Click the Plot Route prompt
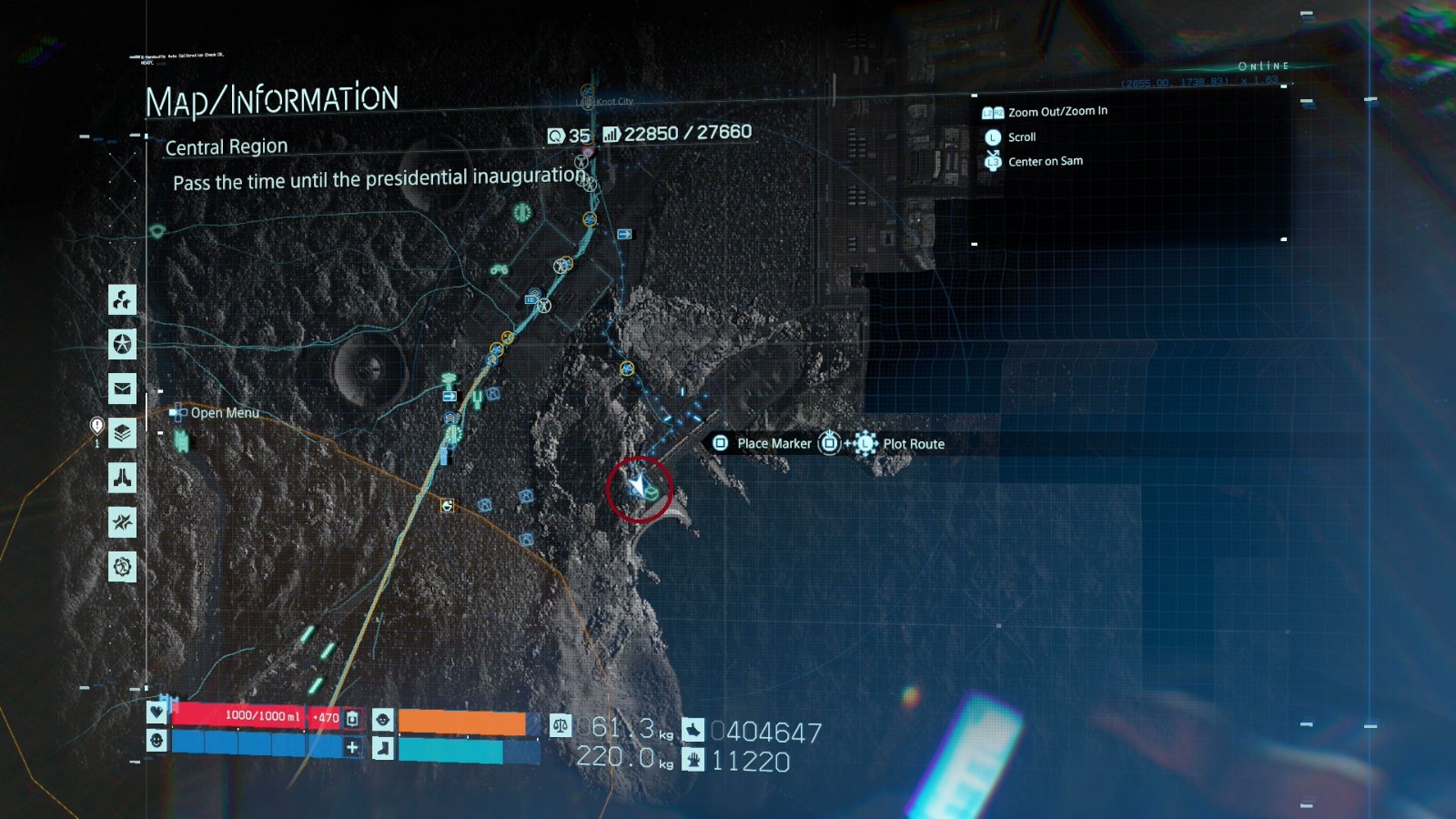The image size is (1456, 819). [x=912, y=444]
